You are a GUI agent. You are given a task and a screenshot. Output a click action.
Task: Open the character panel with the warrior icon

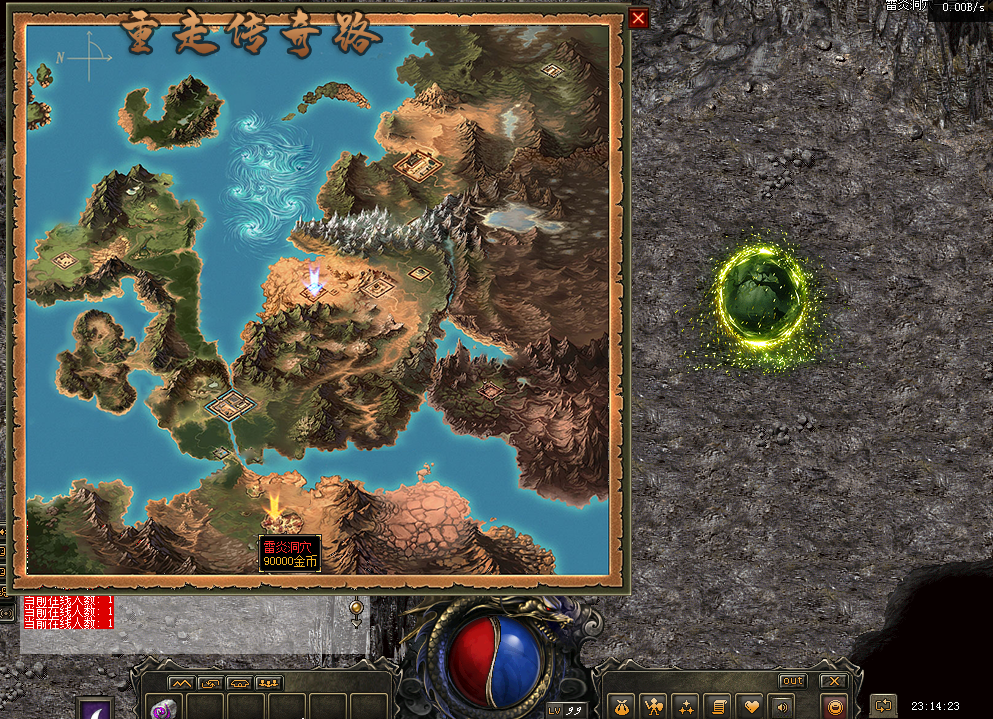point(654,706)
